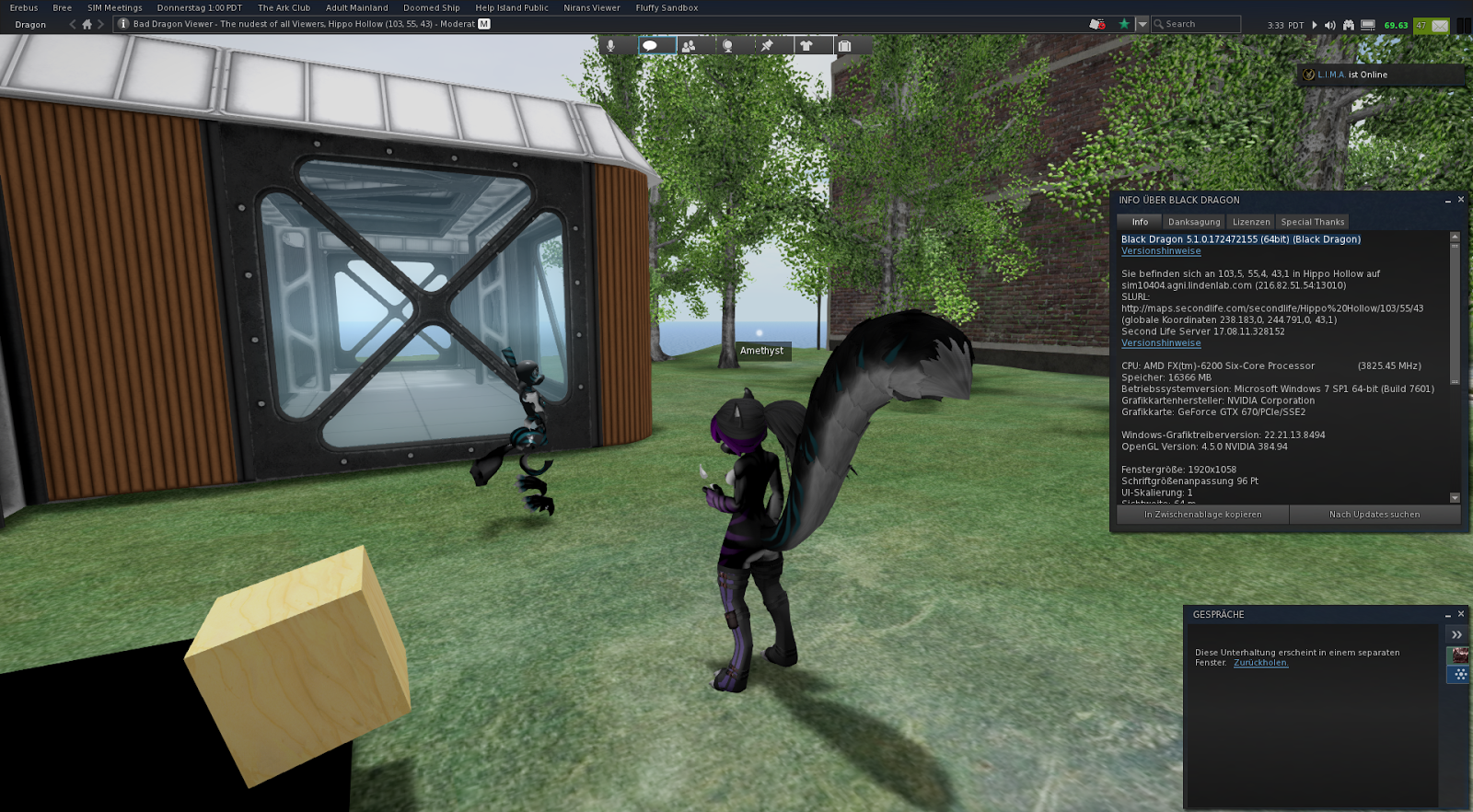Click the Nach Updates suchen button
Viewport: 1473px width, 812px height.
click(1375, 515)
